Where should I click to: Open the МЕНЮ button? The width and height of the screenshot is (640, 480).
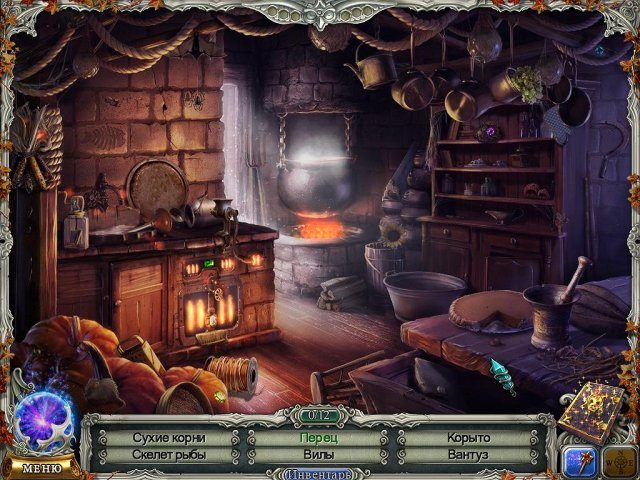[x=40, y=467]
